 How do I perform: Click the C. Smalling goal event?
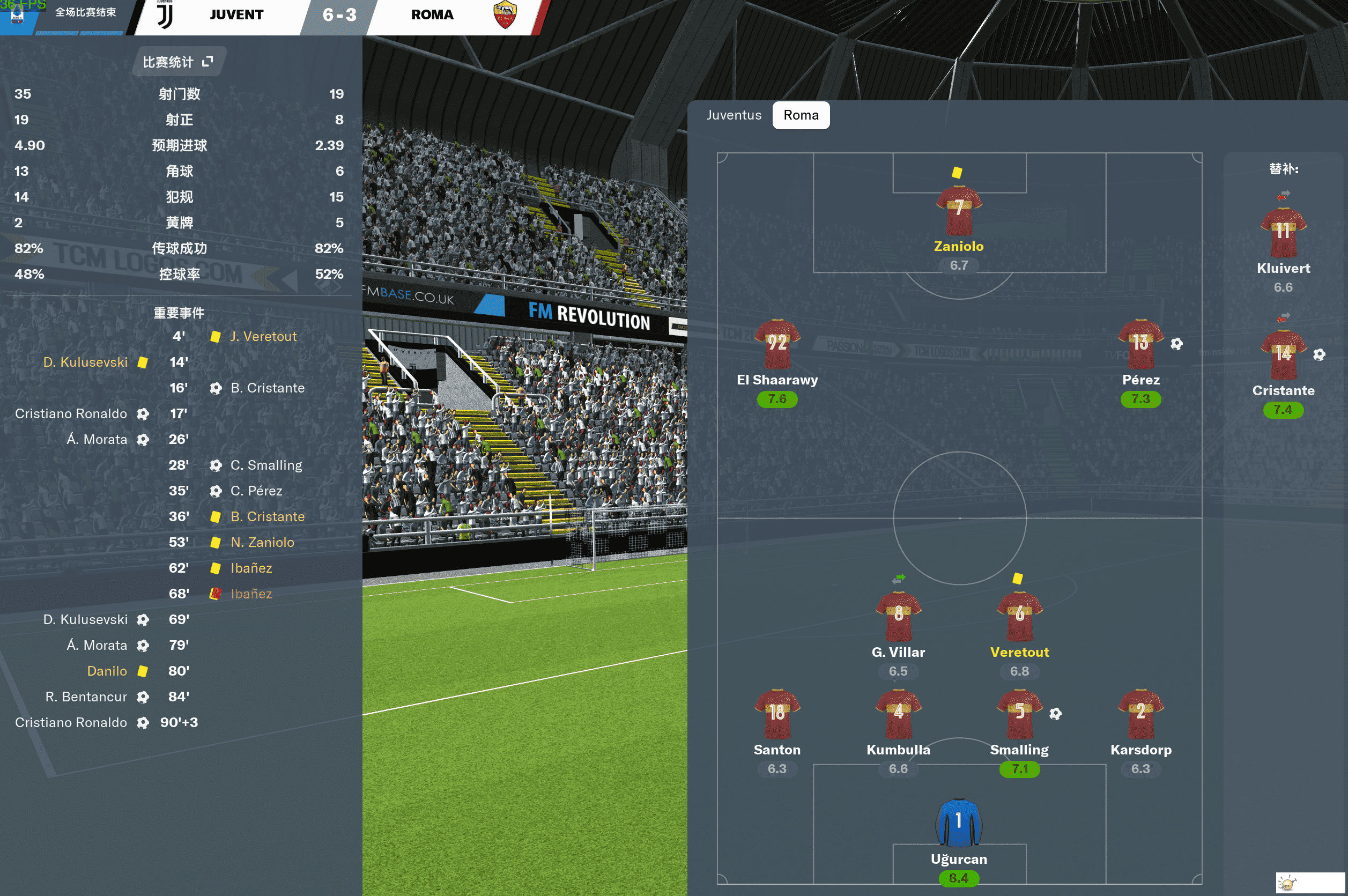tap(266, 465)
